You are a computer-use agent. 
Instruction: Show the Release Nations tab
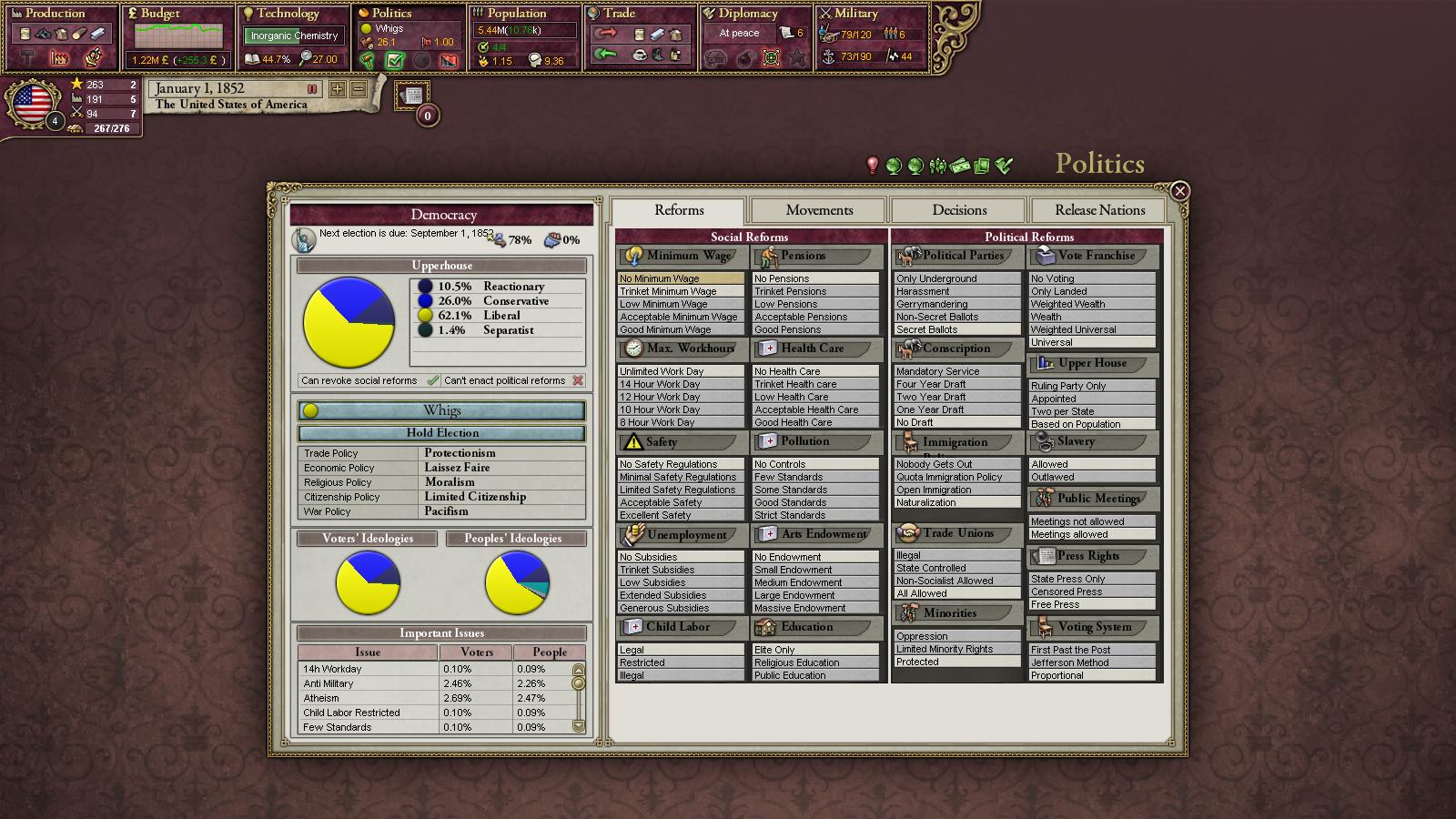[1099, 210]
